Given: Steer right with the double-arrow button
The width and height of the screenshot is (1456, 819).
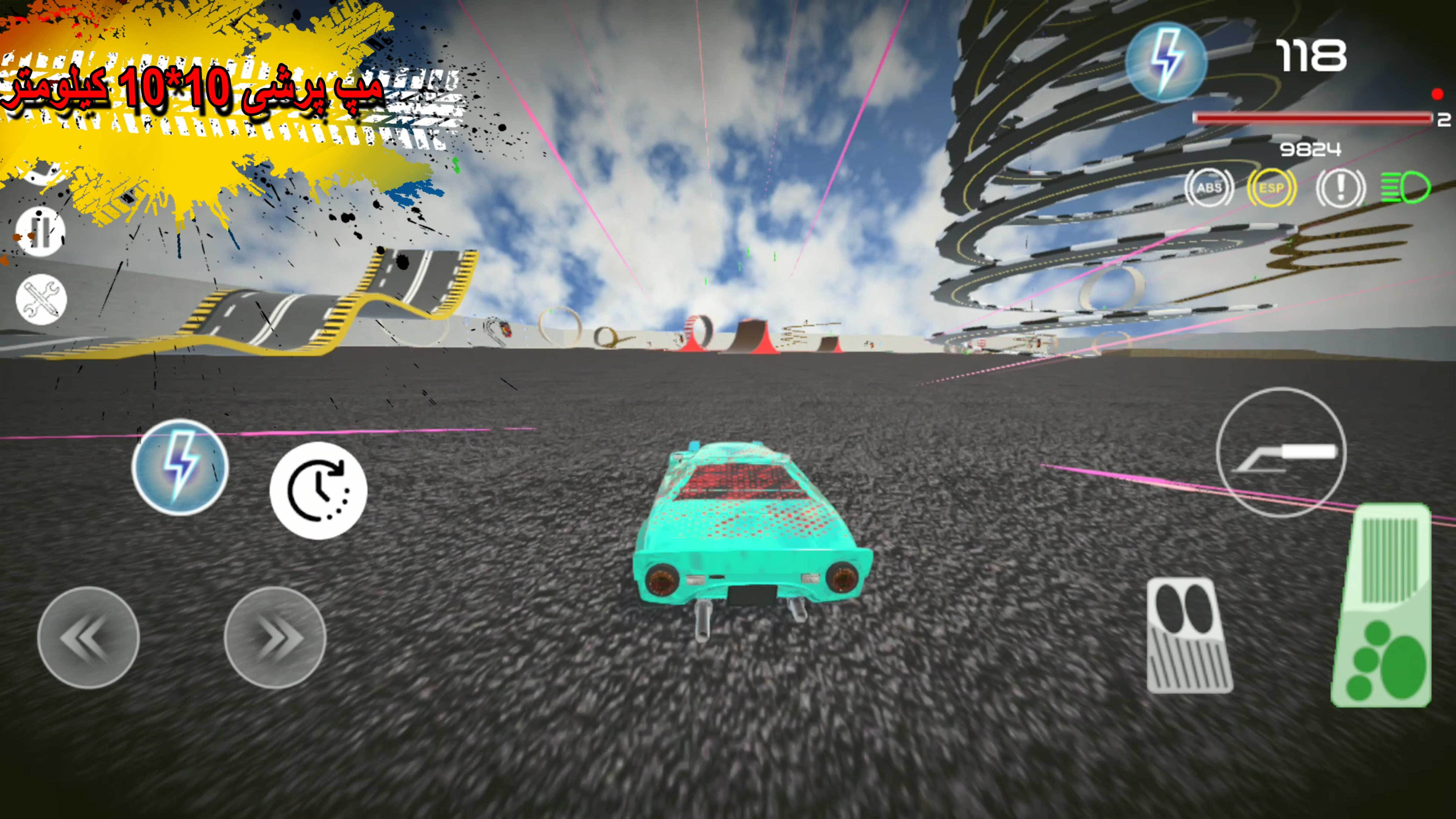Looking at the screenshot, I should coord(275,637).
